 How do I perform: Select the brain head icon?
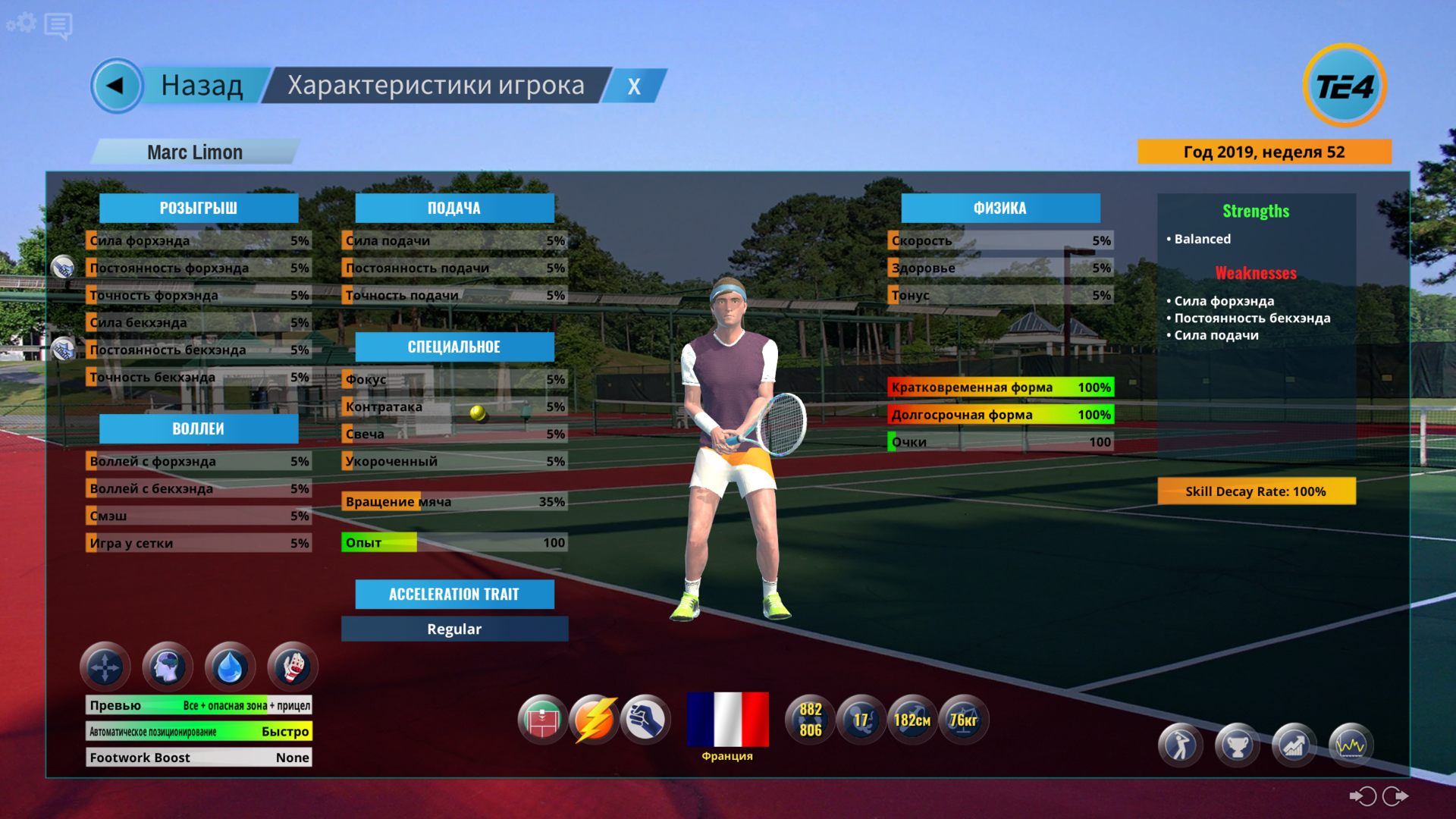tap(167, 667)
